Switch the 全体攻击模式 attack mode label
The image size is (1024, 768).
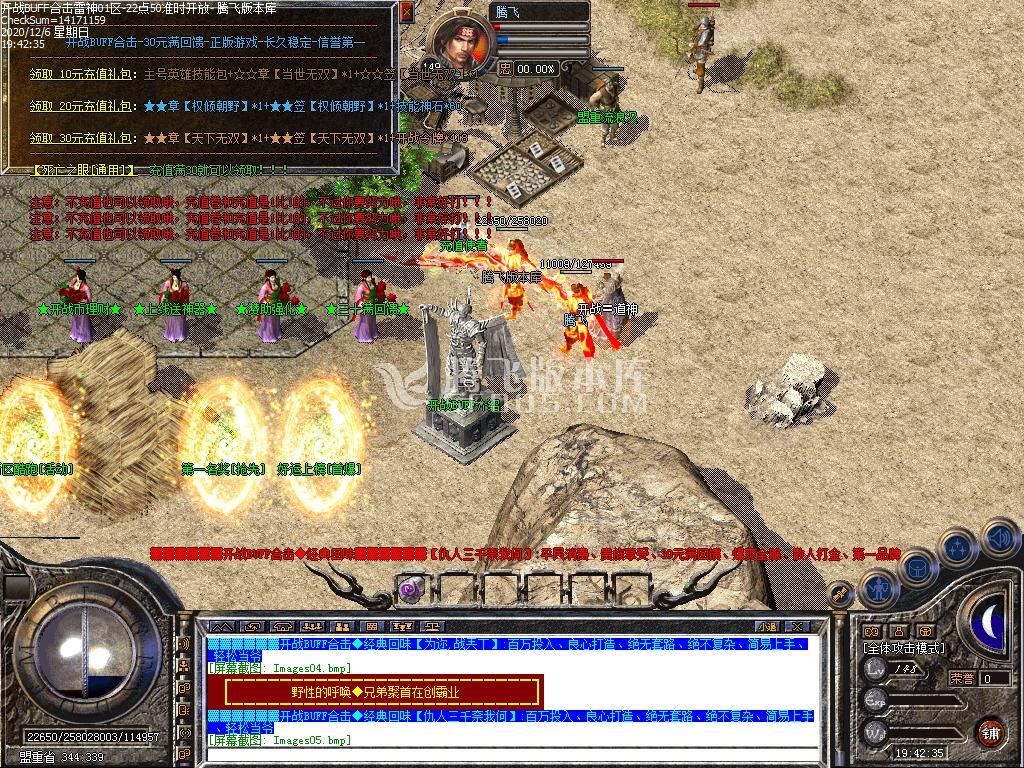point(904,648)
